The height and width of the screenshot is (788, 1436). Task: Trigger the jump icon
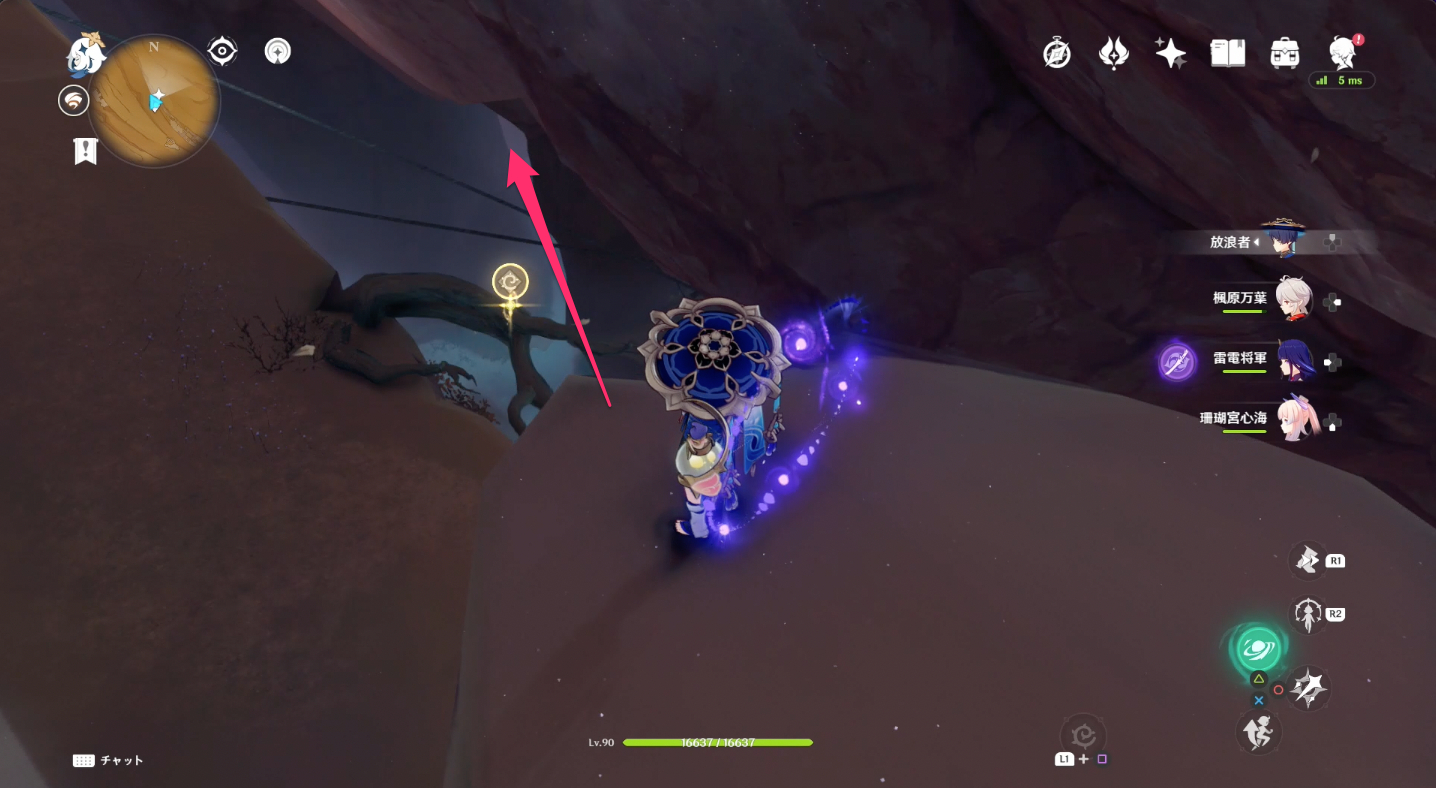(1258, 733)
